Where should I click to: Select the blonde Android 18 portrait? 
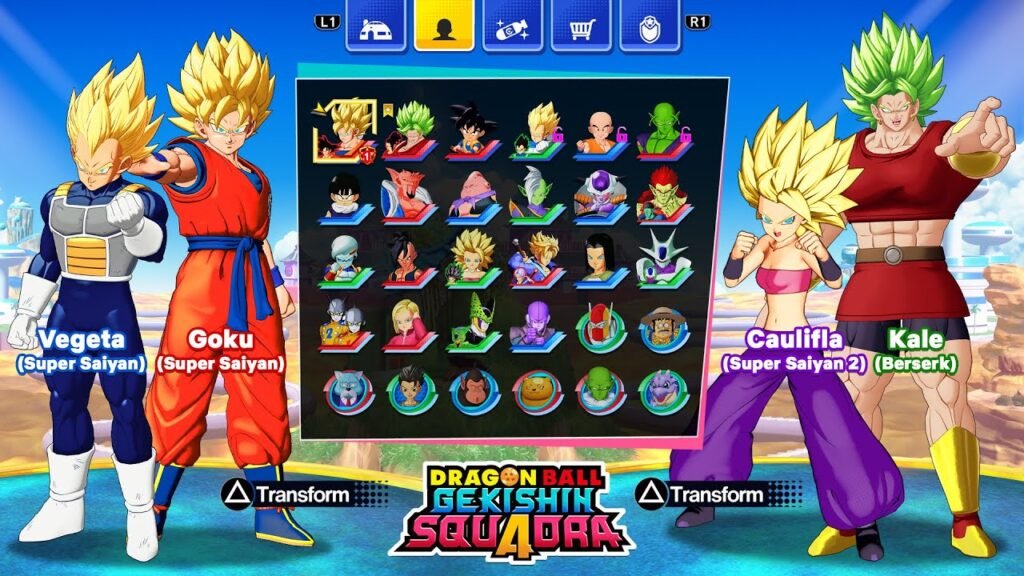tap(408, 325)
